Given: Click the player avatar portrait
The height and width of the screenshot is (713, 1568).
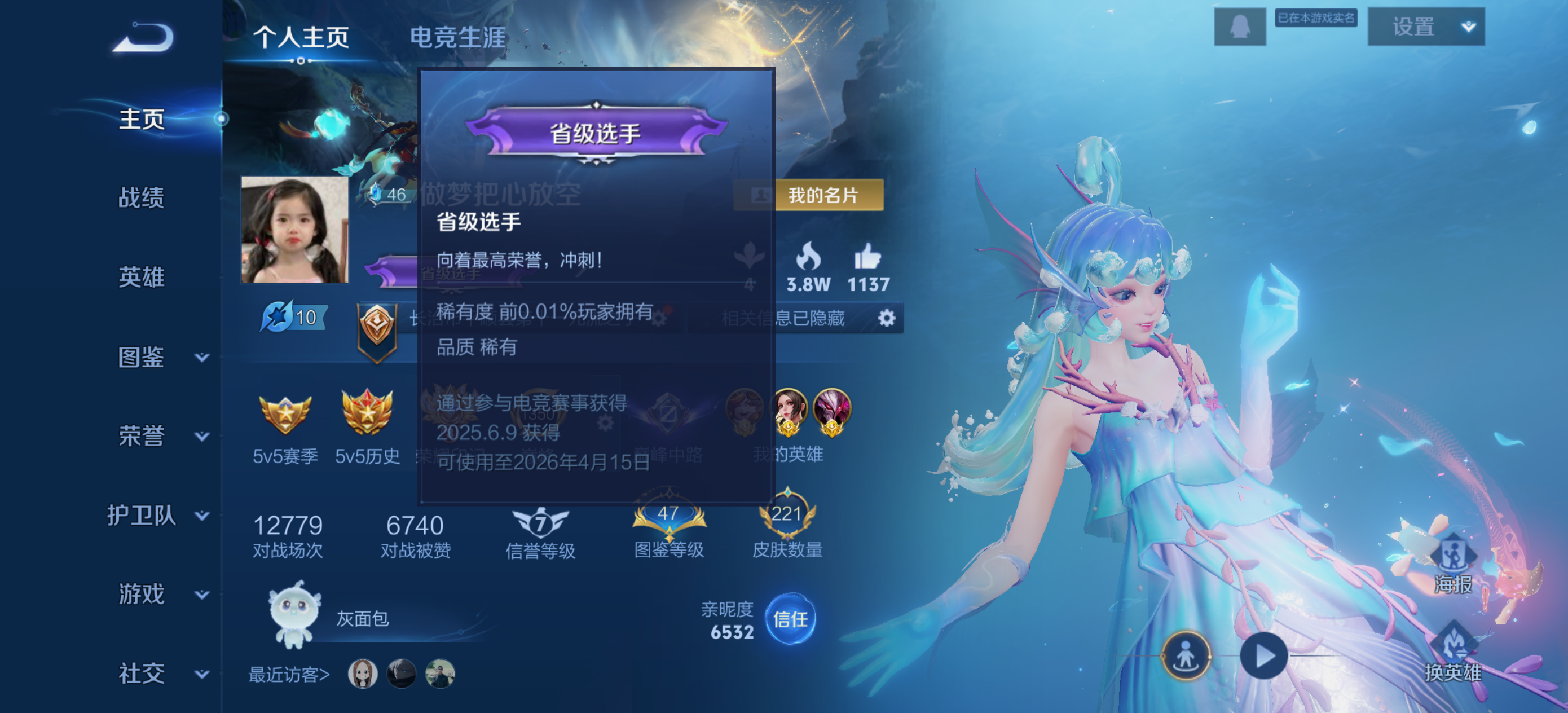Looking at the screenshot, I should click(x=294, y=230).
